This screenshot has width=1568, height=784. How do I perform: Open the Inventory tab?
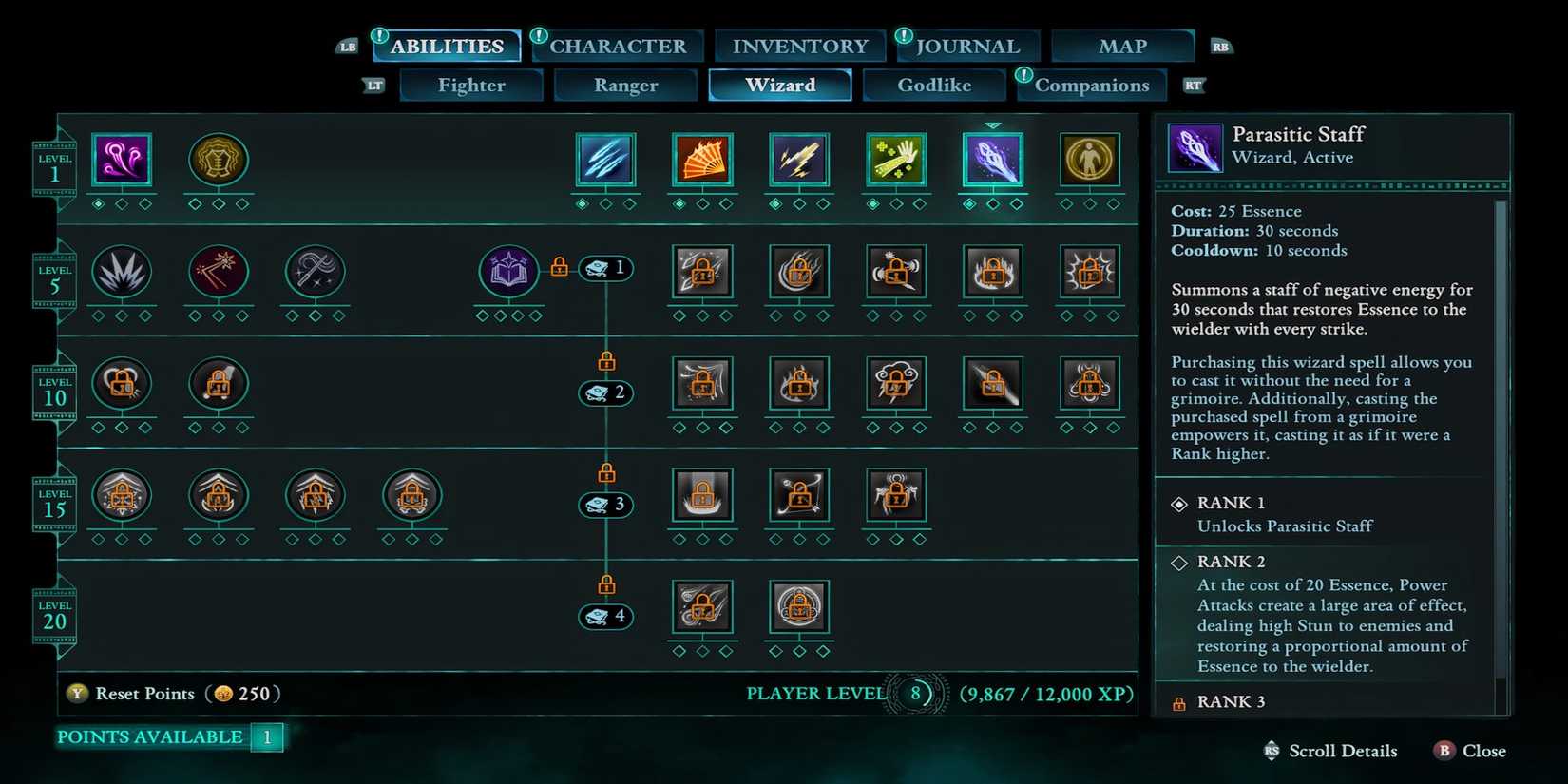pos(799,46)
